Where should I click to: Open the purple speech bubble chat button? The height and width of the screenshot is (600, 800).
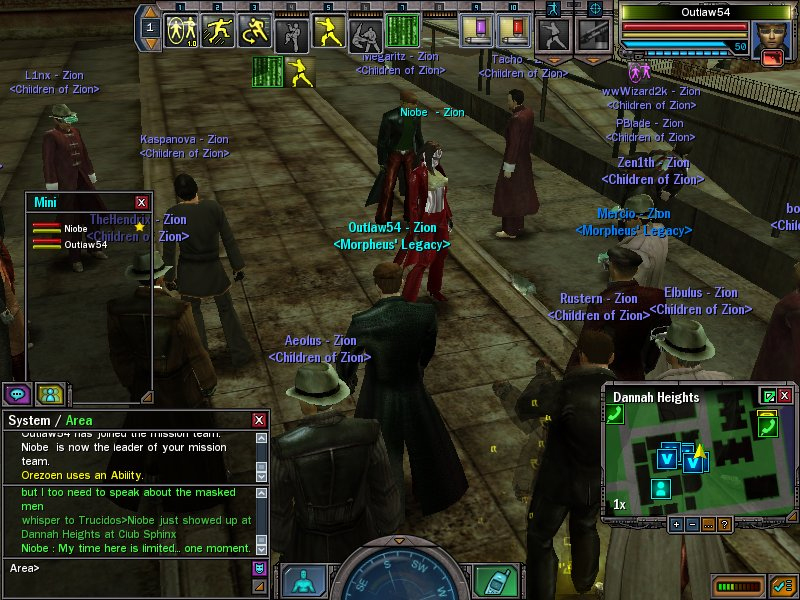tap(17, 393)
